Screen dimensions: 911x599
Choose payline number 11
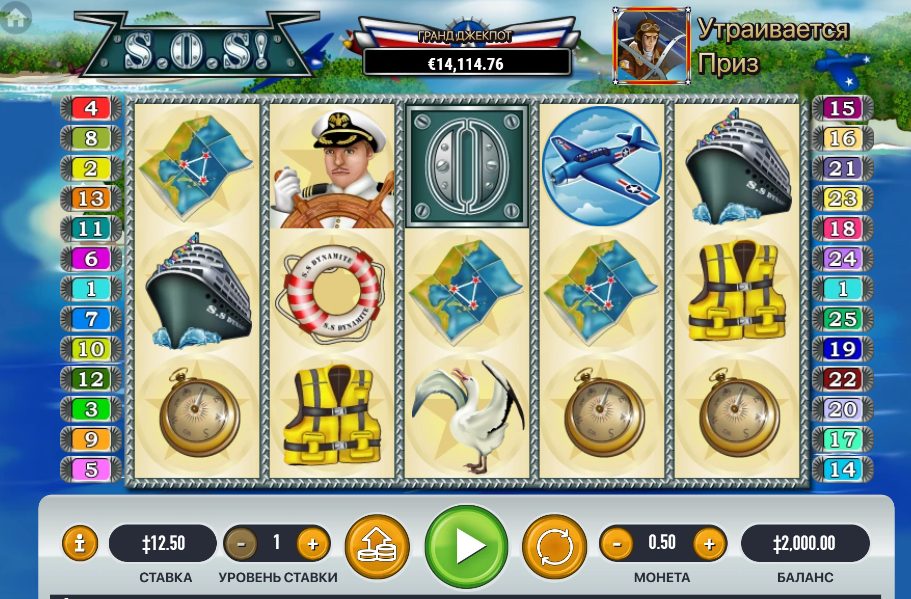pos(91,229)
